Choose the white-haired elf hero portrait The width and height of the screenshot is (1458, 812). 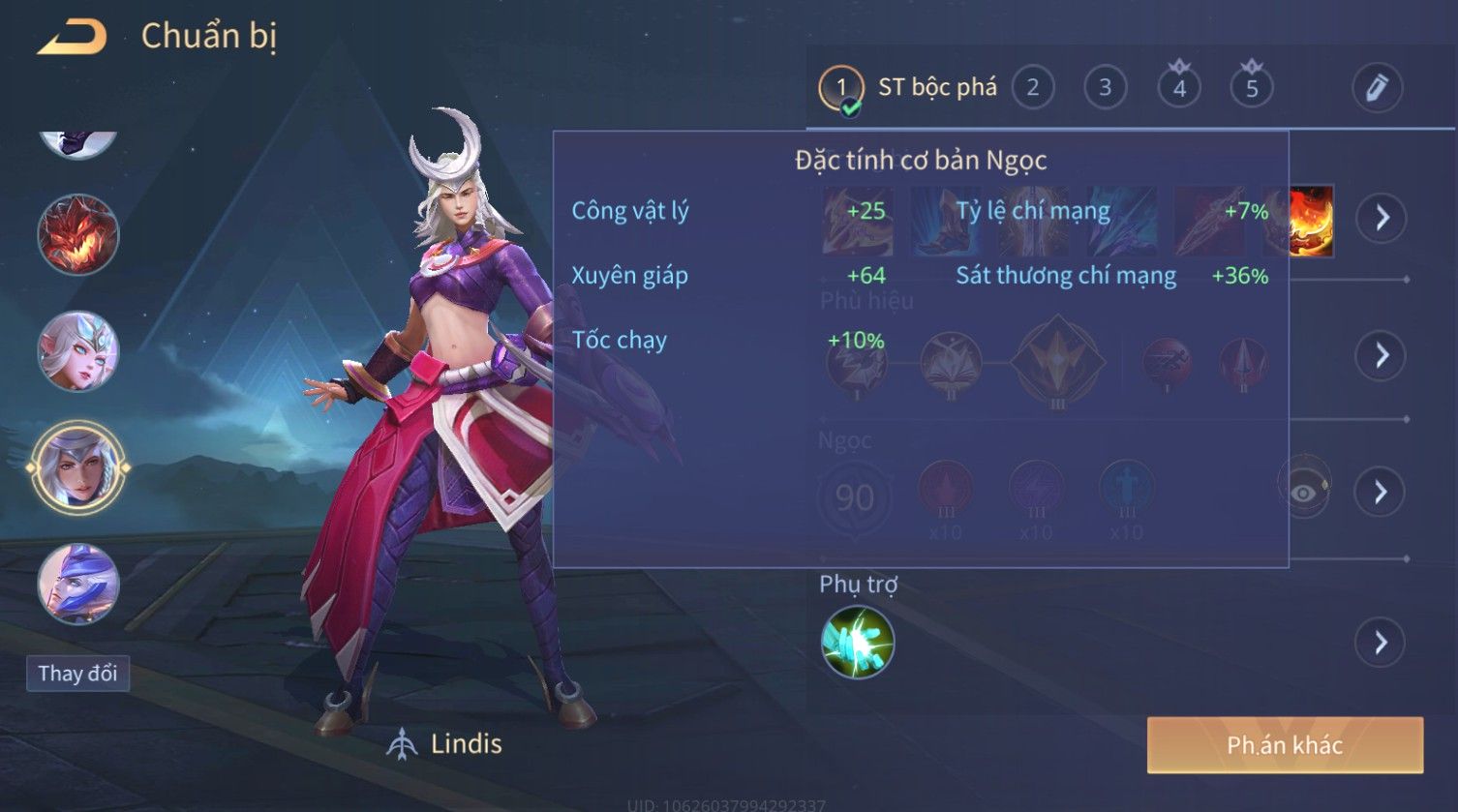77,351
